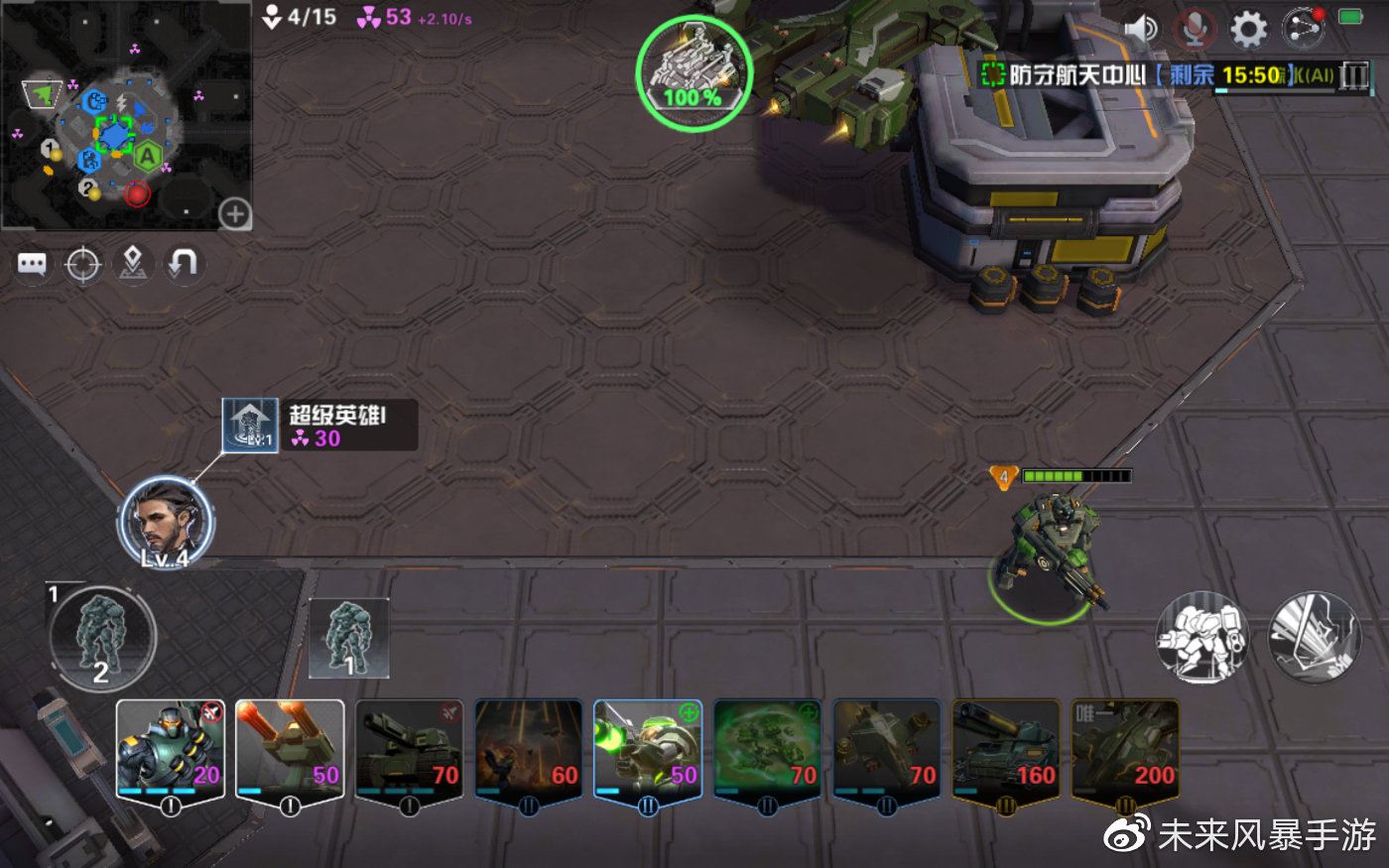This screenshot has height=868, width=1389.
Task: Activate the crosshair target button
Action: [82, 265]
